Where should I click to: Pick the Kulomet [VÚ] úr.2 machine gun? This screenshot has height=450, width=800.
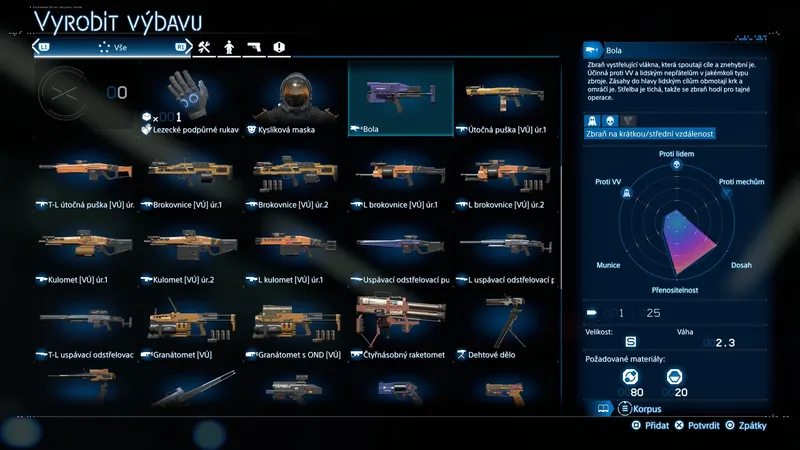tap(191, 248)
